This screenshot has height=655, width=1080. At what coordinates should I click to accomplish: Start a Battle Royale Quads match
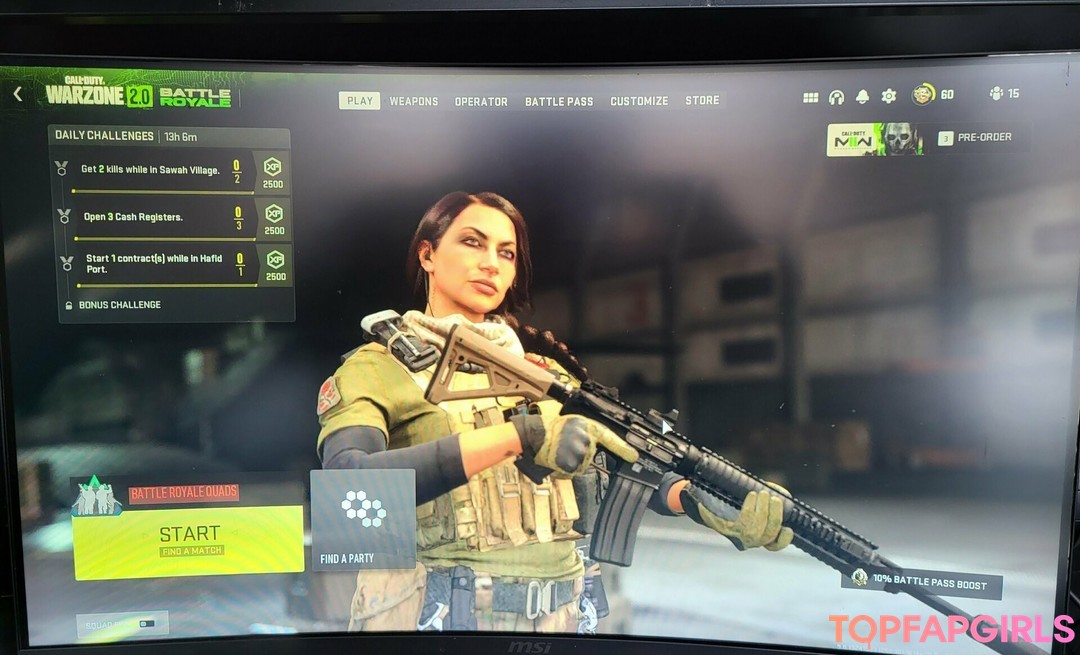189,540
